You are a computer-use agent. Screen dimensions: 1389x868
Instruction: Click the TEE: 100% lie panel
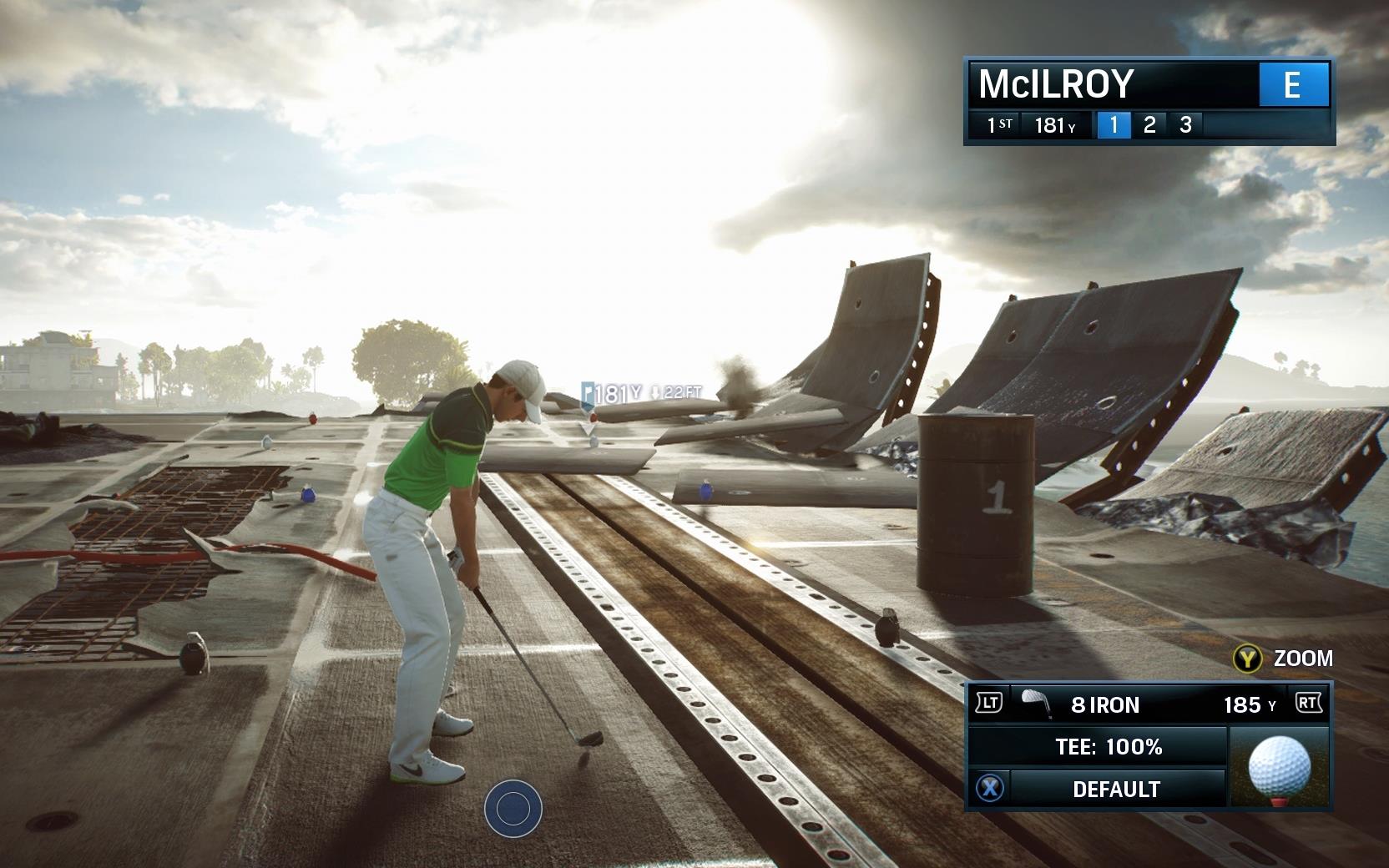click(x=1108, y=746)
